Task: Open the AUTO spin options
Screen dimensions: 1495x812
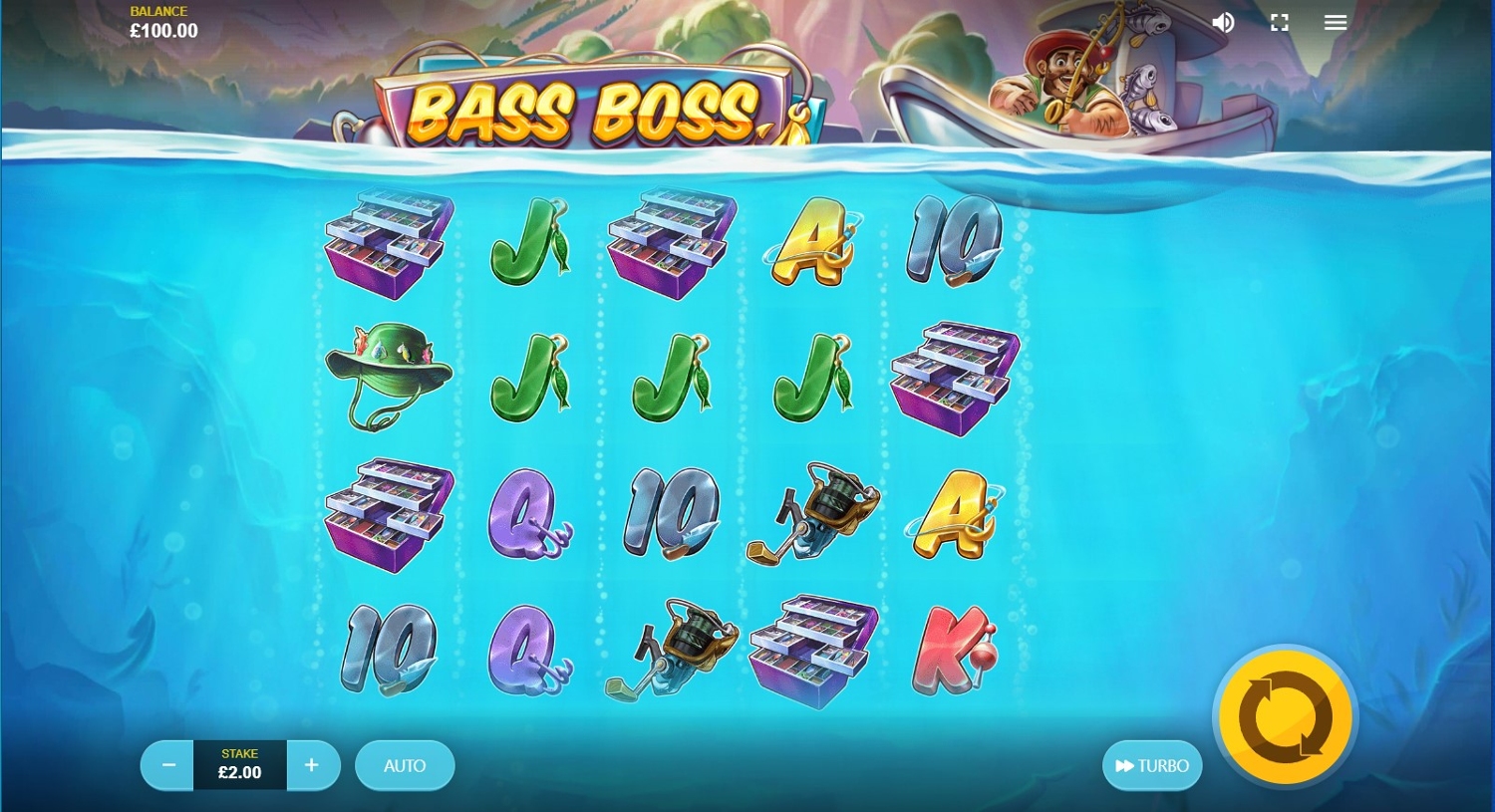Action: 405,765
